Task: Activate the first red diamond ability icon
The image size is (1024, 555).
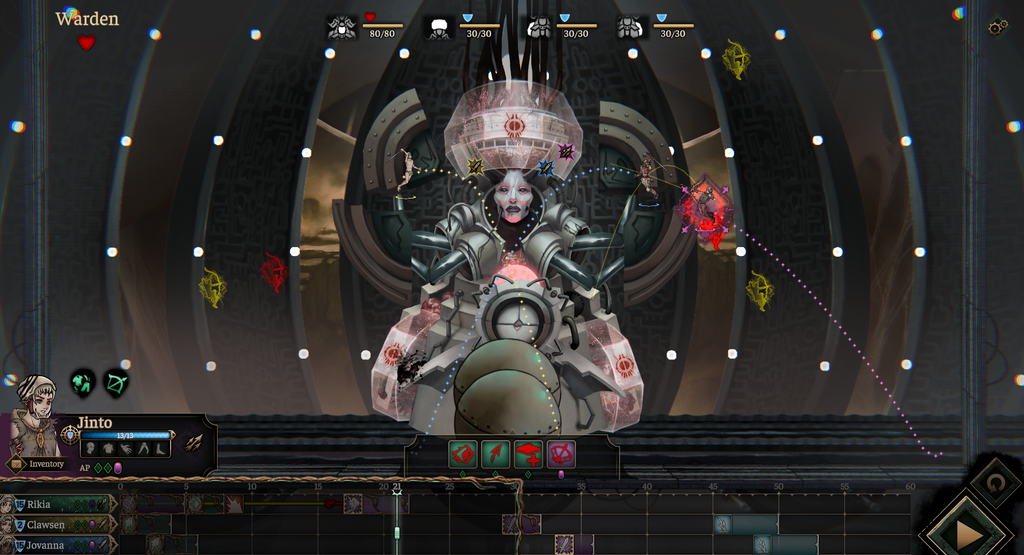Action: click(x=462, y=455)
